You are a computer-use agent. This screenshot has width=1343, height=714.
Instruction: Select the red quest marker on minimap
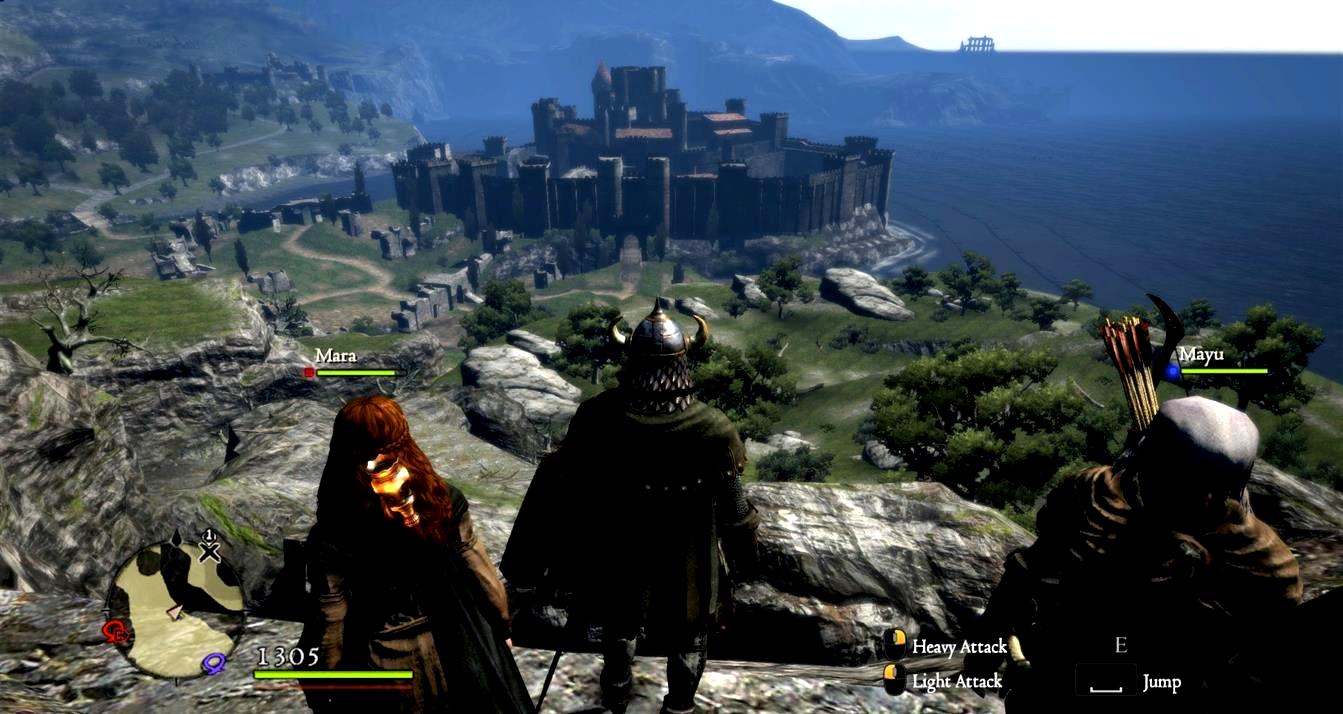117,631
